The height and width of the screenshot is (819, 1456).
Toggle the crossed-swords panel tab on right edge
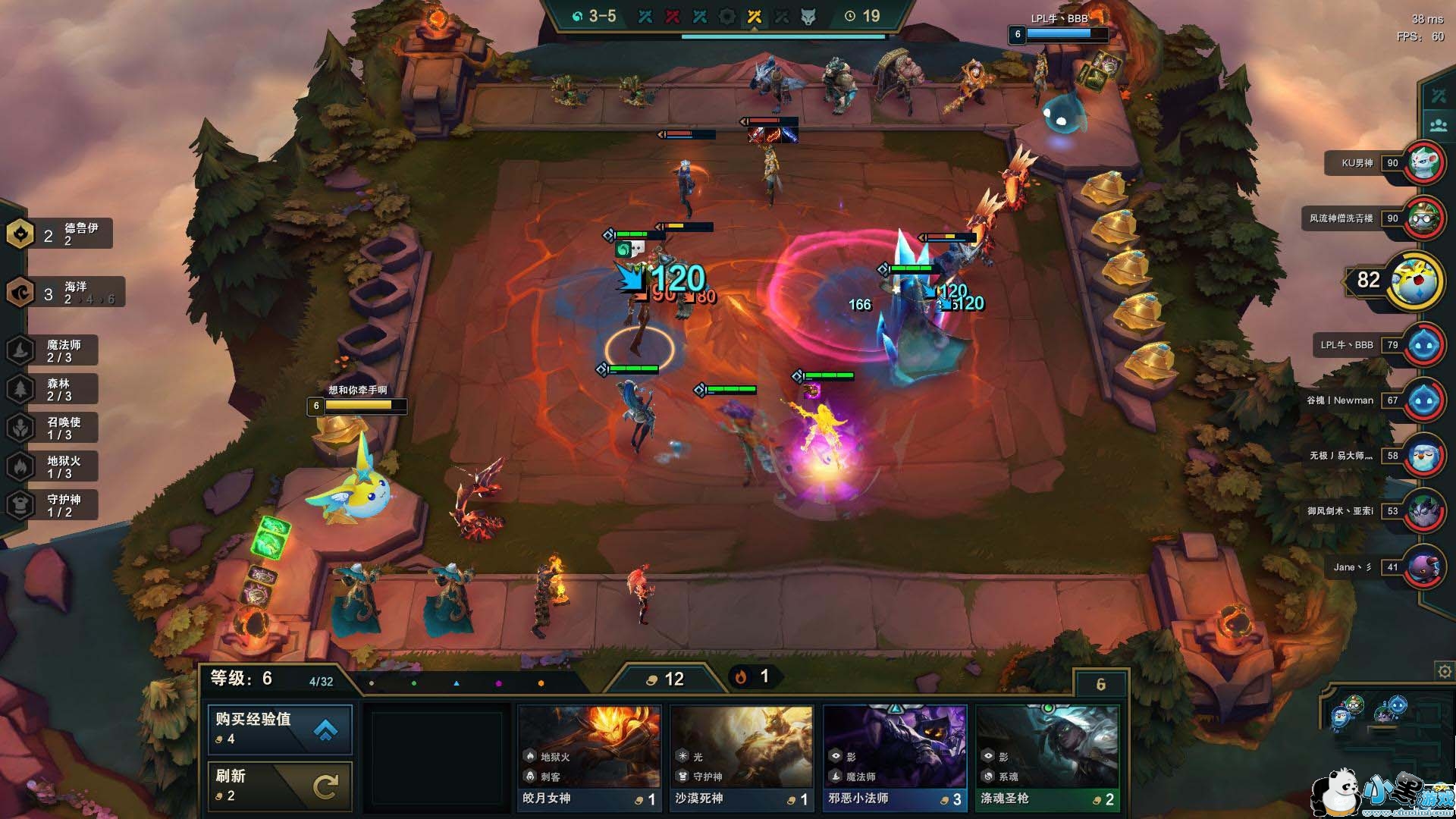pos(1439,96)
